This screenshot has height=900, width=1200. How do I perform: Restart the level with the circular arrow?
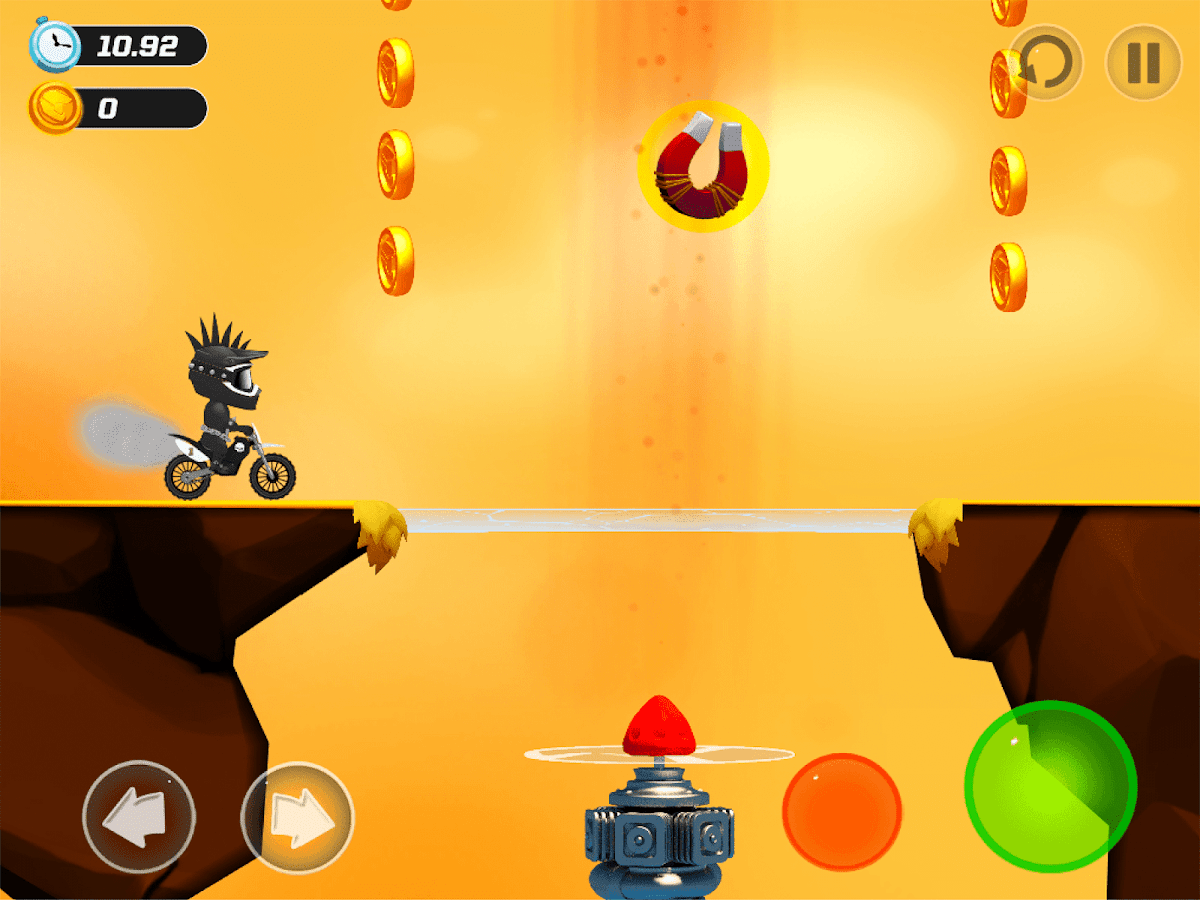coord(1045,62)
